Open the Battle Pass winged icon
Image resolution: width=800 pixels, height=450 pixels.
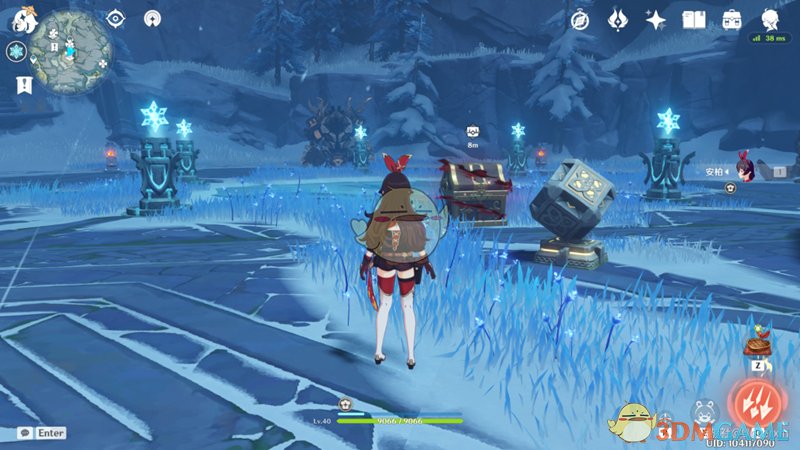(x=618, y=20)
